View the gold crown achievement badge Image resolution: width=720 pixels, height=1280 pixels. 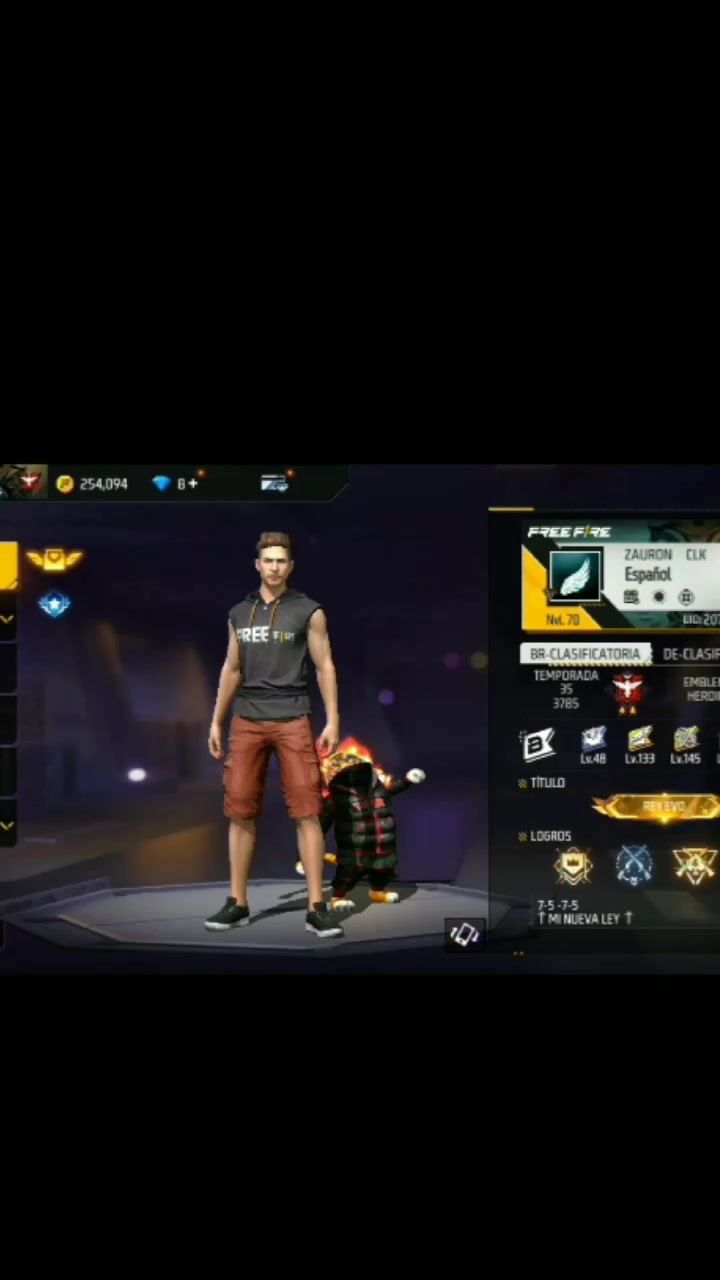[x=574, y=866]
